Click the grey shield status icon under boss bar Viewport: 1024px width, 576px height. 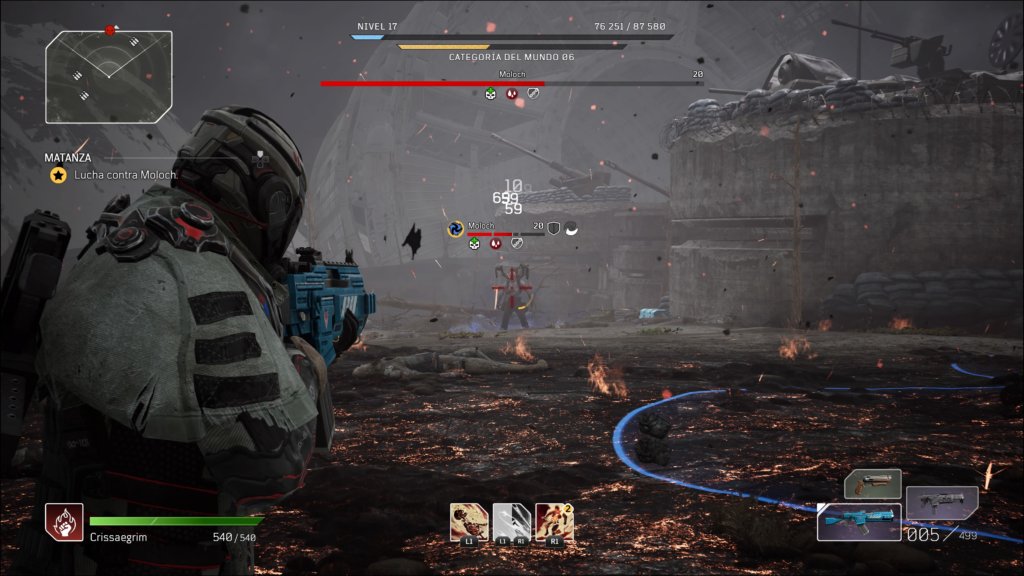pos(533,94)
